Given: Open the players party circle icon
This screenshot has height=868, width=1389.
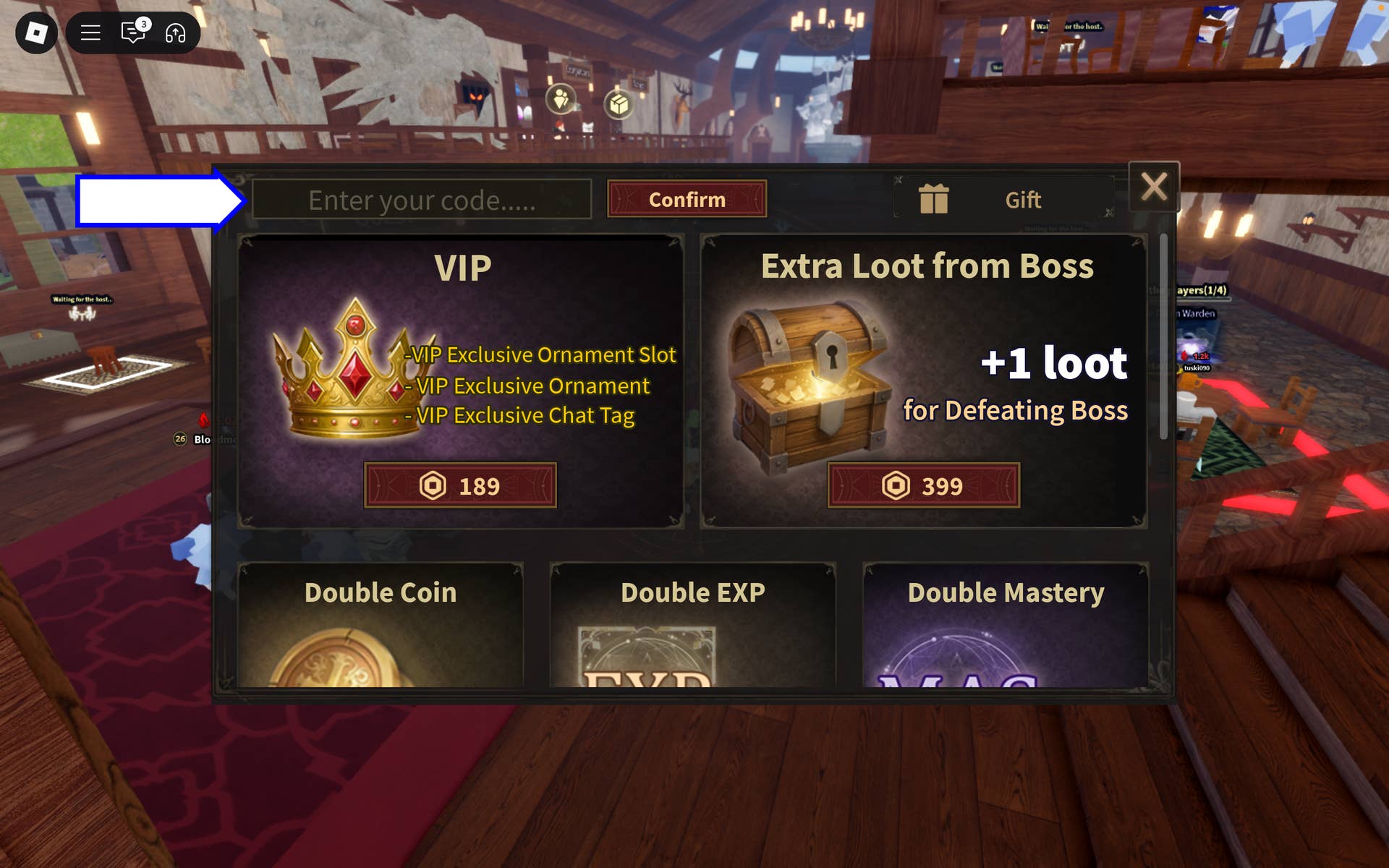Looking at the screenshot, I should pos(561,101).
